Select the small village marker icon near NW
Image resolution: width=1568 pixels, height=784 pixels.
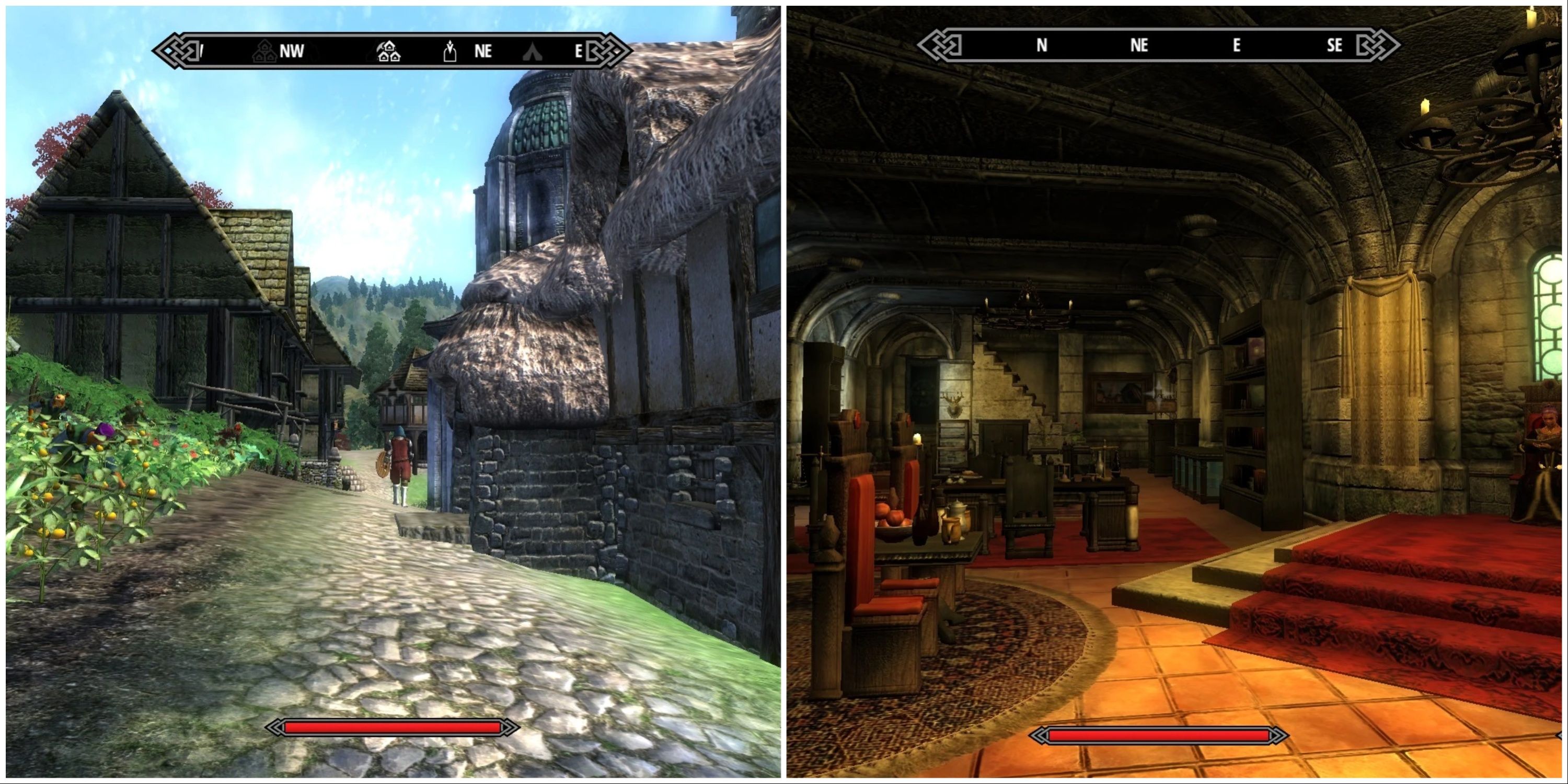[265, 51]
